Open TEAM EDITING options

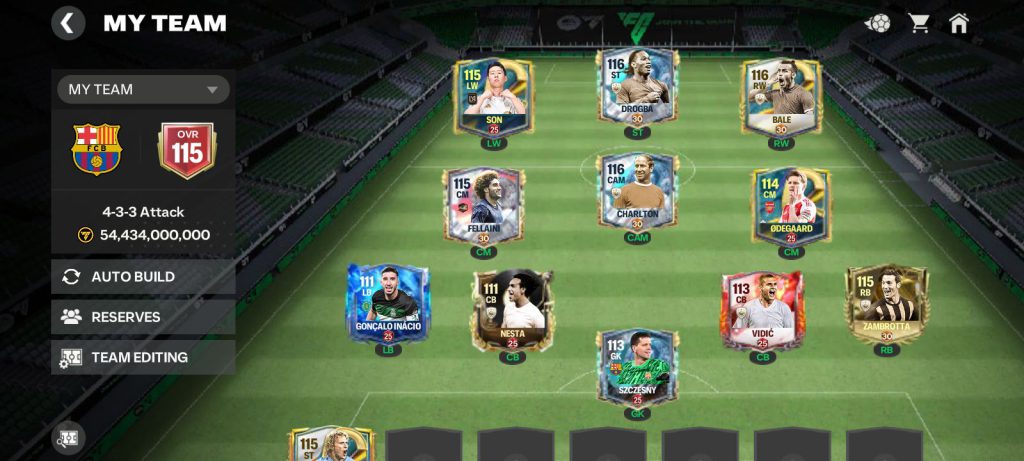(143, 357)
